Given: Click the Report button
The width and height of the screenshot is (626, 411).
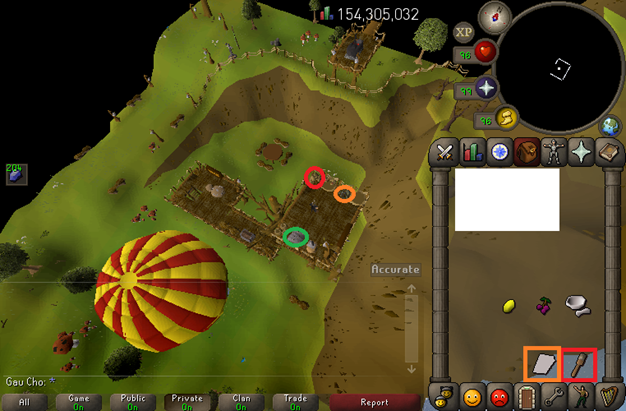Looking at the screenshot, I should 374,402.
